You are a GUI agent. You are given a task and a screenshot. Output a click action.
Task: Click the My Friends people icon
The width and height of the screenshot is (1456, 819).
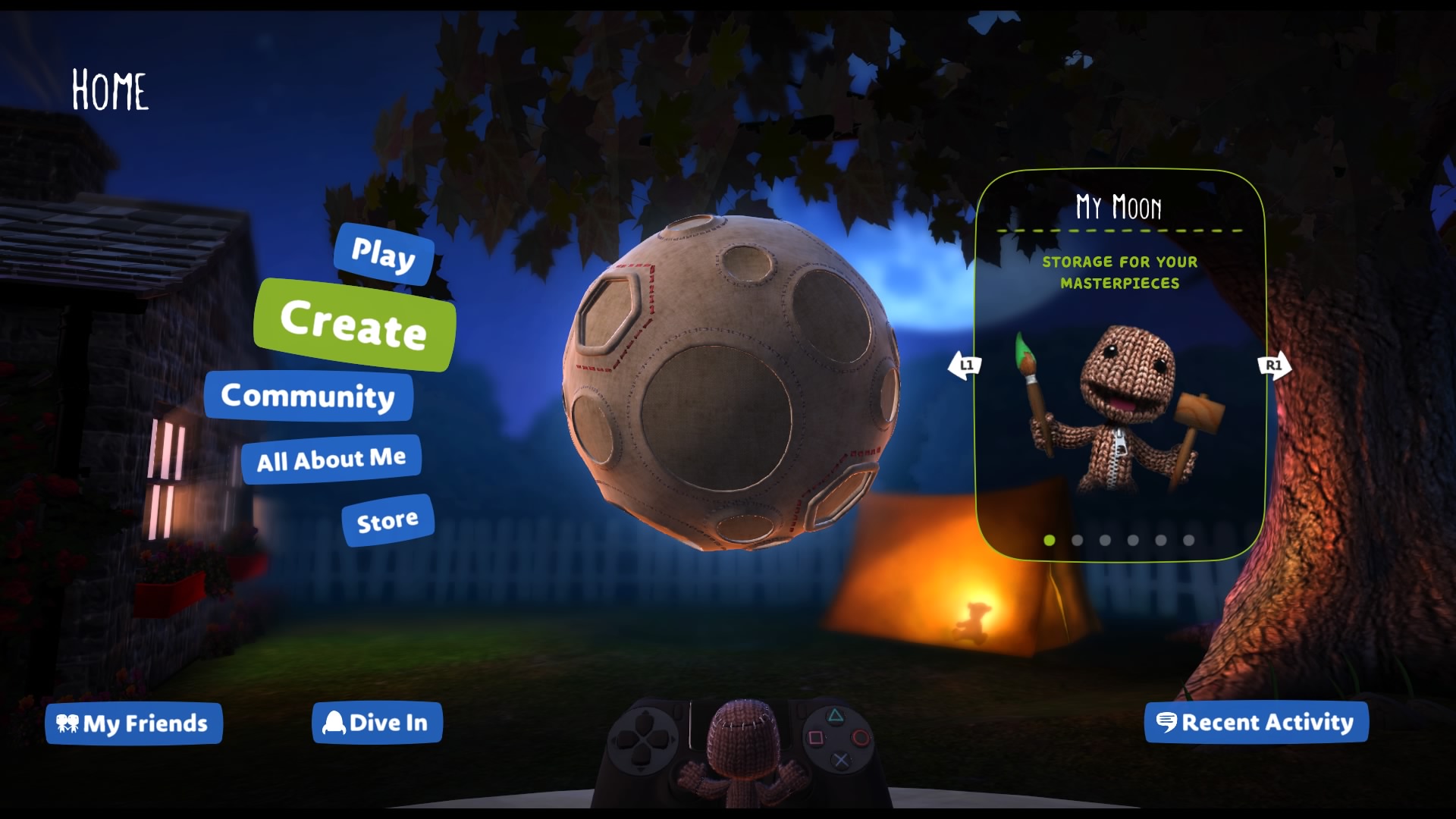pyautogui.click(x=69, y=723)
